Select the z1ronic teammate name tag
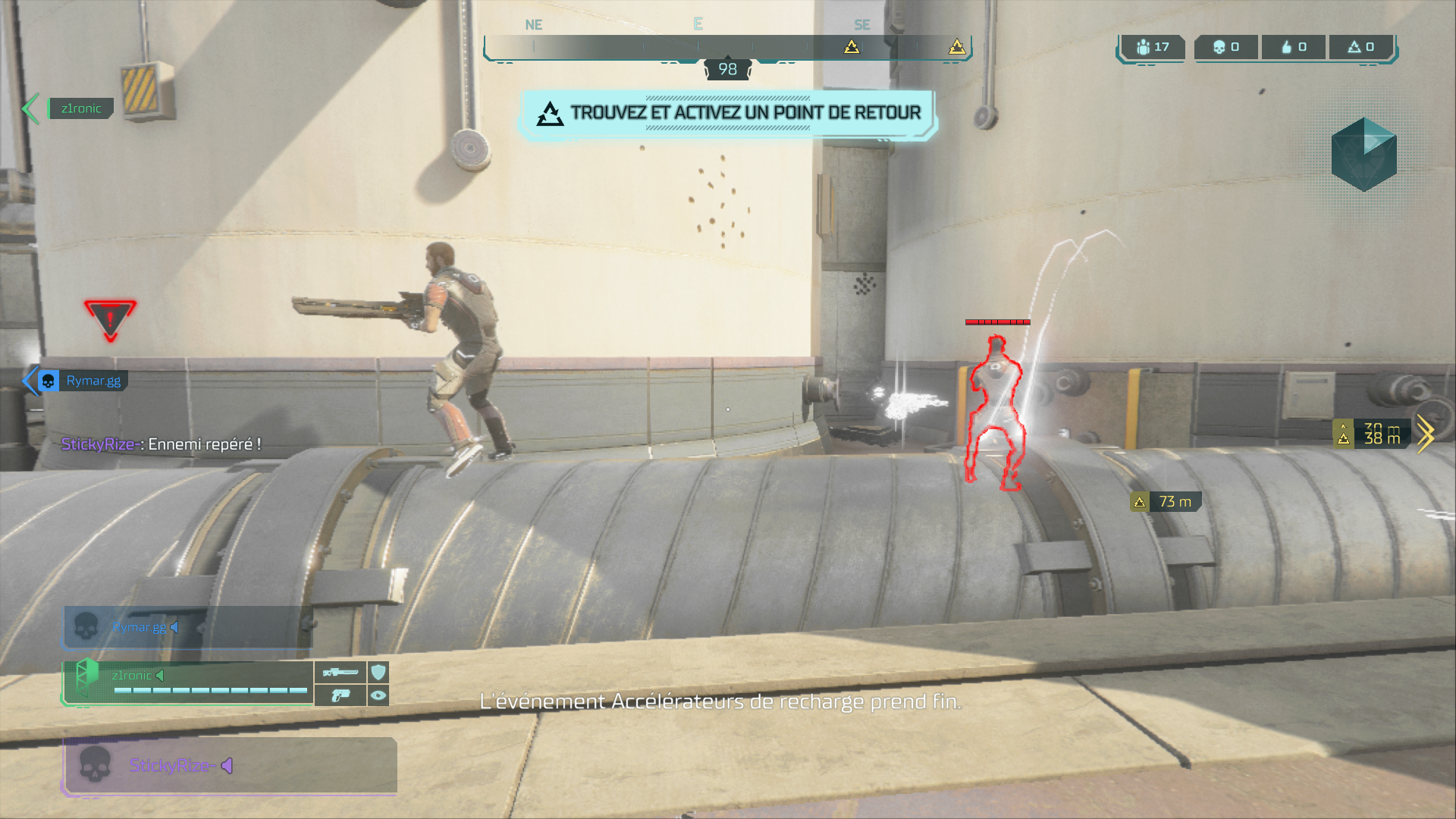This screenshot has width=1456, height=819. 80,108
